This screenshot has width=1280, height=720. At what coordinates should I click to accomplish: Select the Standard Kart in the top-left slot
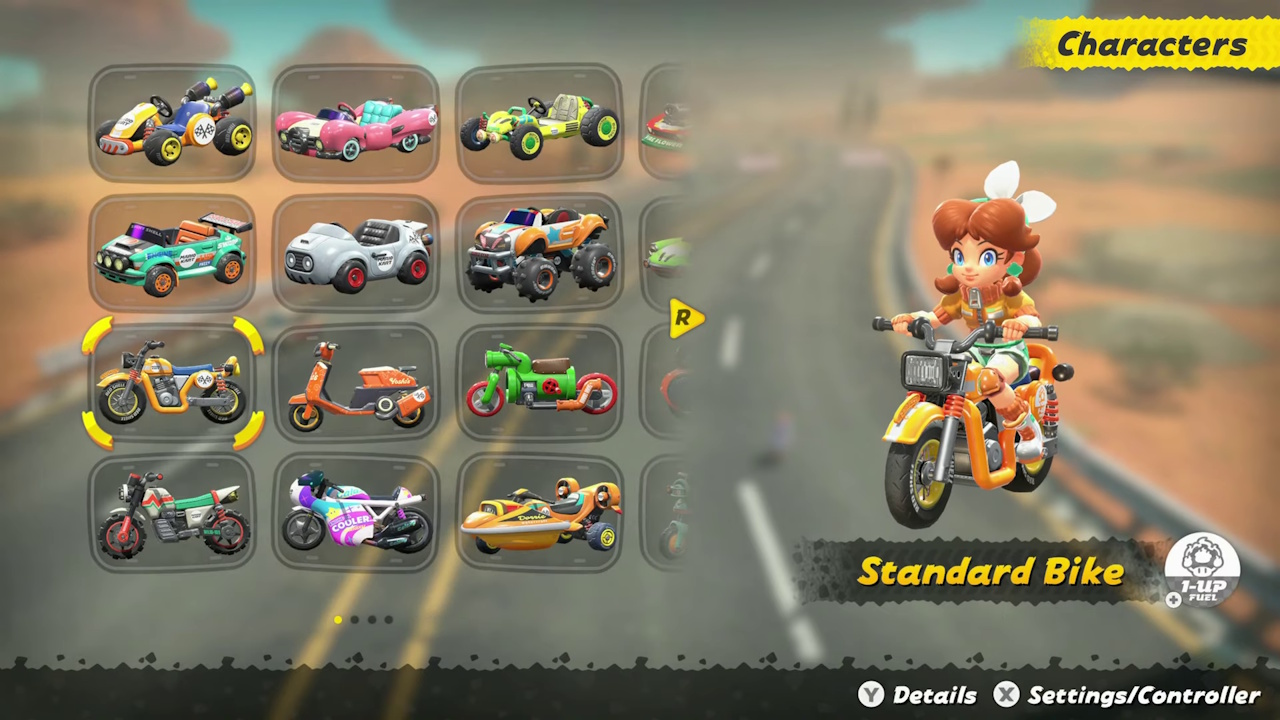pos(172,120)
